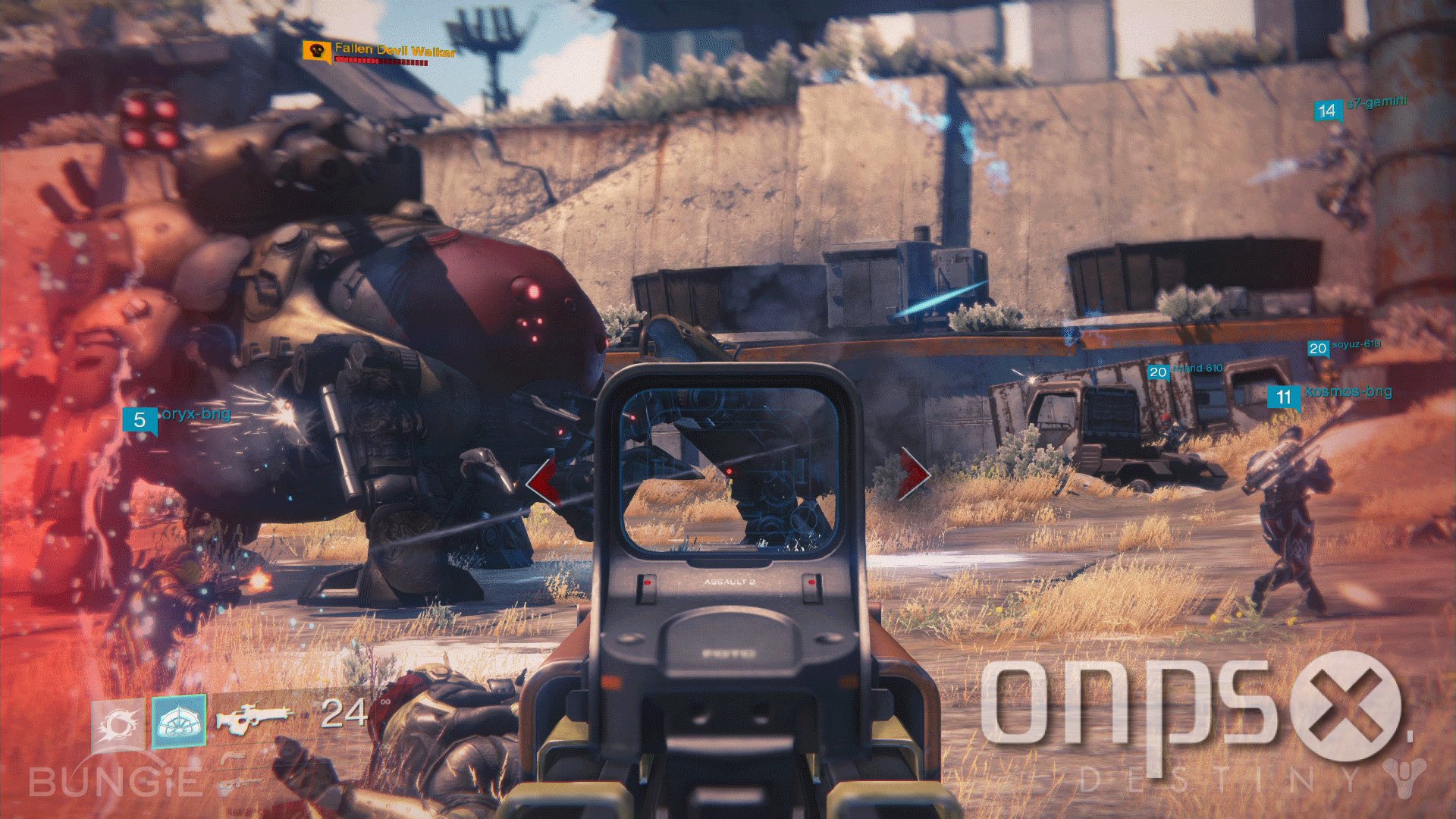Click the skull icon beside Fallen Devil Walker

click(315, 51)
